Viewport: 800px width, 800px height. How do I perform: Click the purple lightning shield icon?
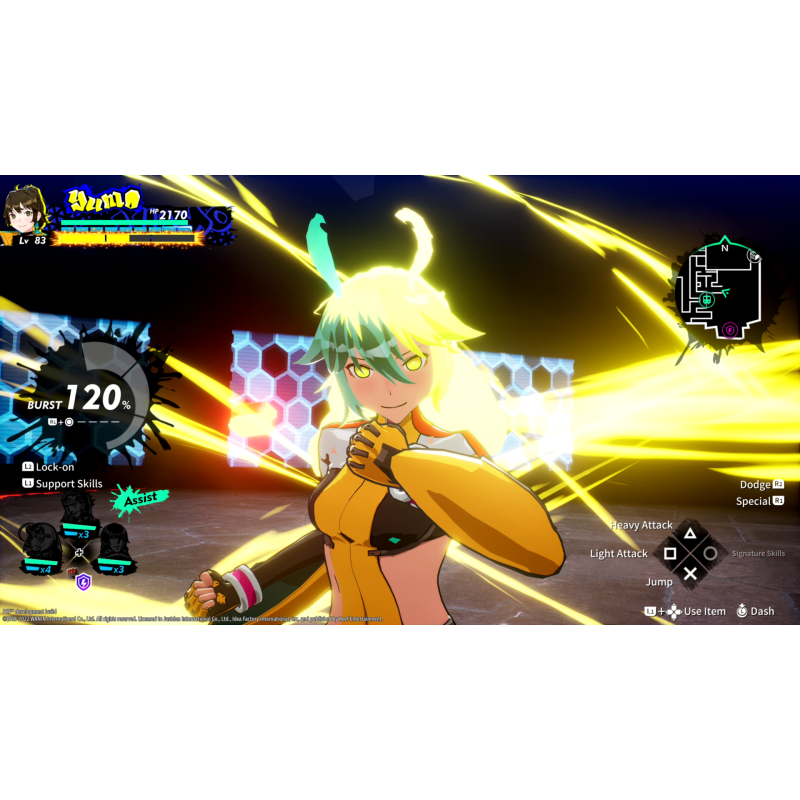click(x=84, y=581)
